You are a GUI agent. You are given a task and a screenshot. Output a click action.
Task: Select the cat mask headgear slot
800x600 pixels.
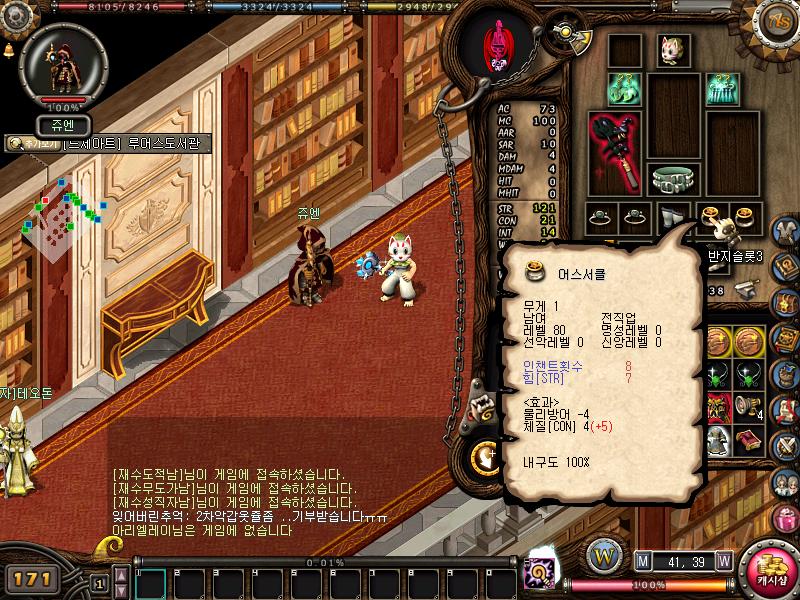[x=672, y=48]
